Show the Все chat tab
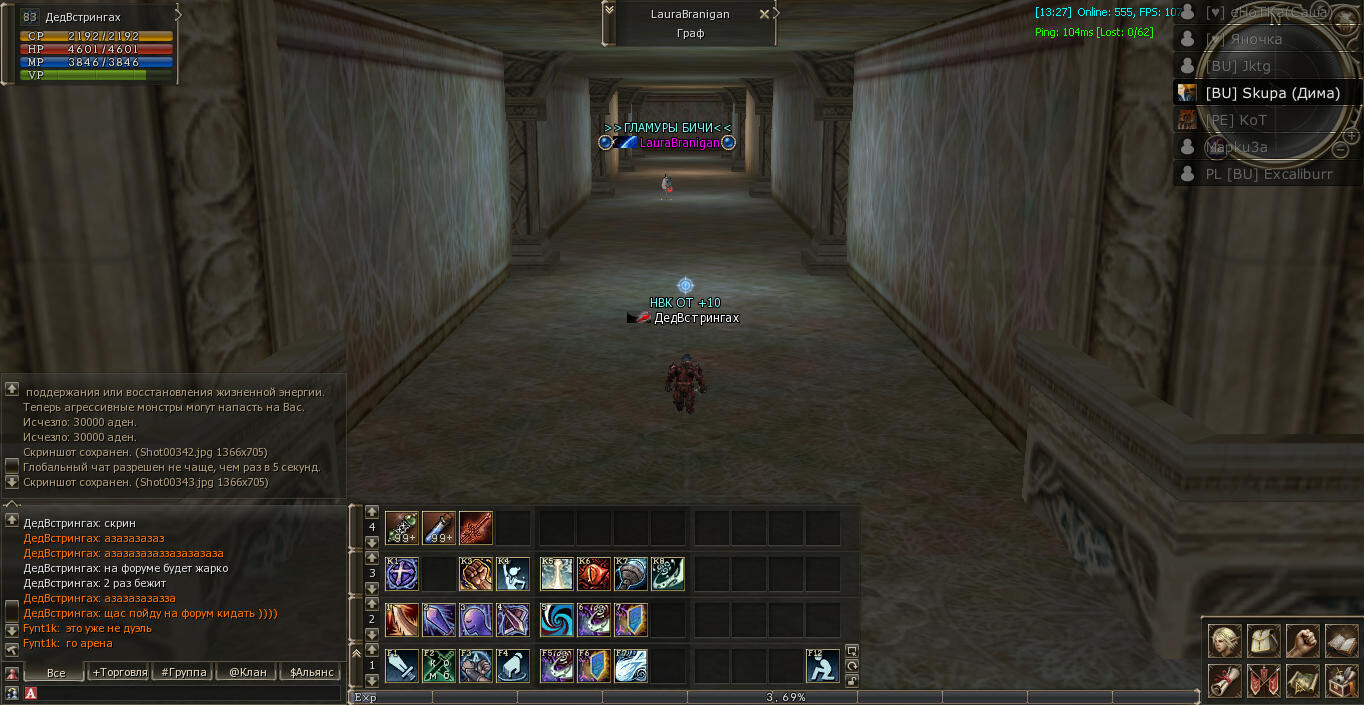 pyautogui.click(x=56, y=672)
